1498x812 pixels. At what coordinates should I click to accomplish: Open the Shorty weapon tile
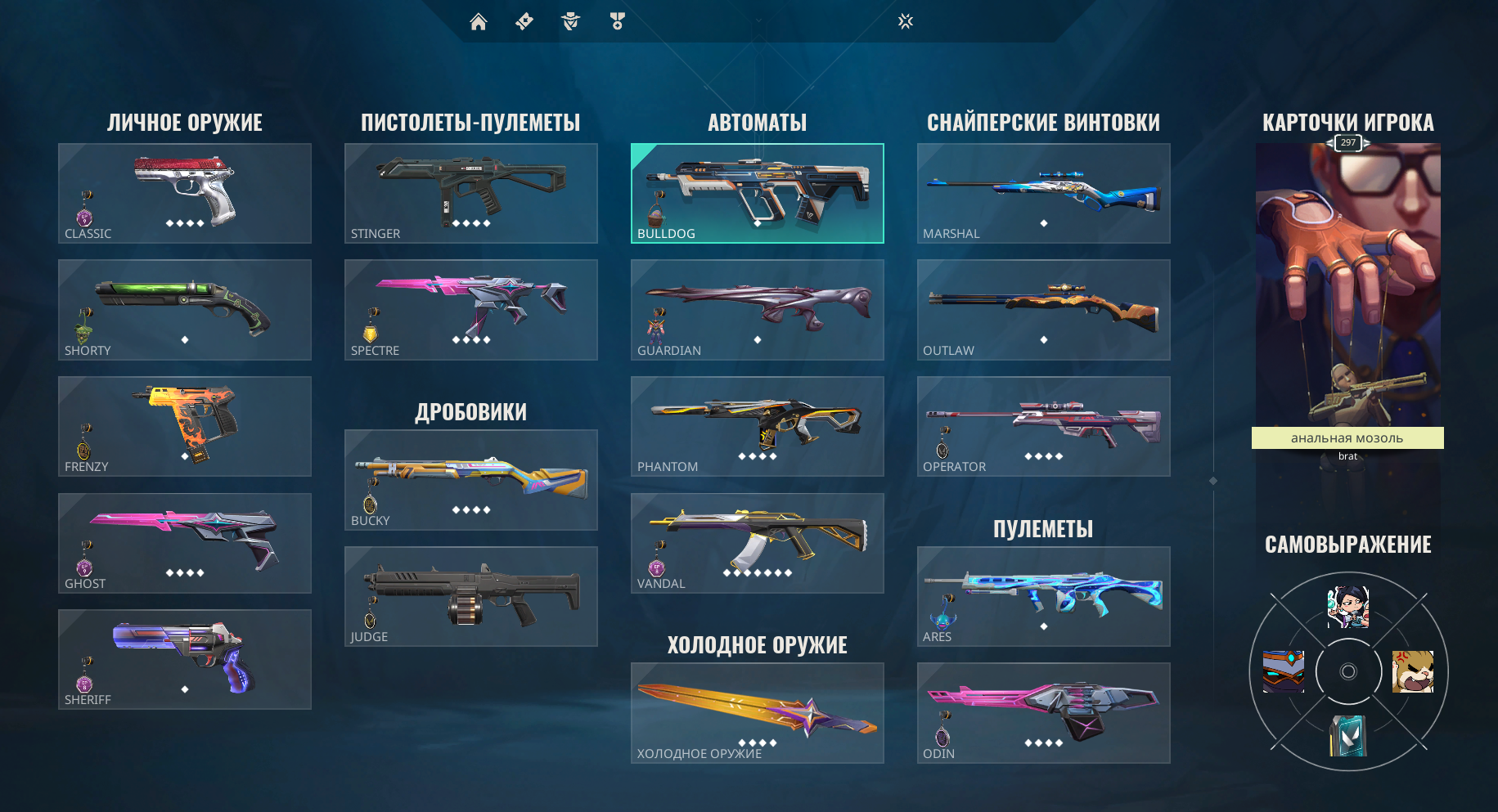tap(184, 310)
